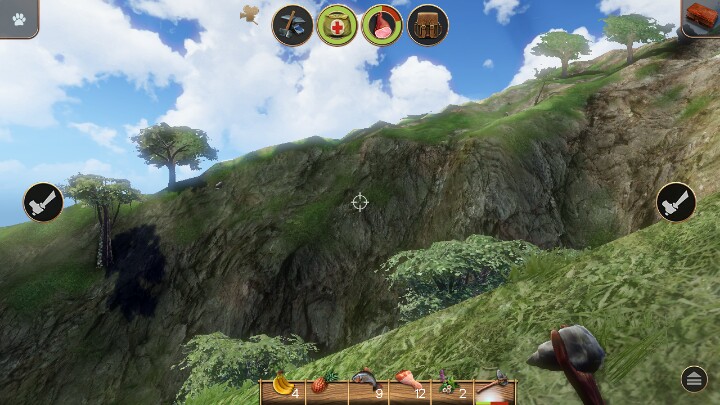The width and height of the screenshot is (720, 405).
Task: Open the paw print pet menu
Action: pos(18,18)
